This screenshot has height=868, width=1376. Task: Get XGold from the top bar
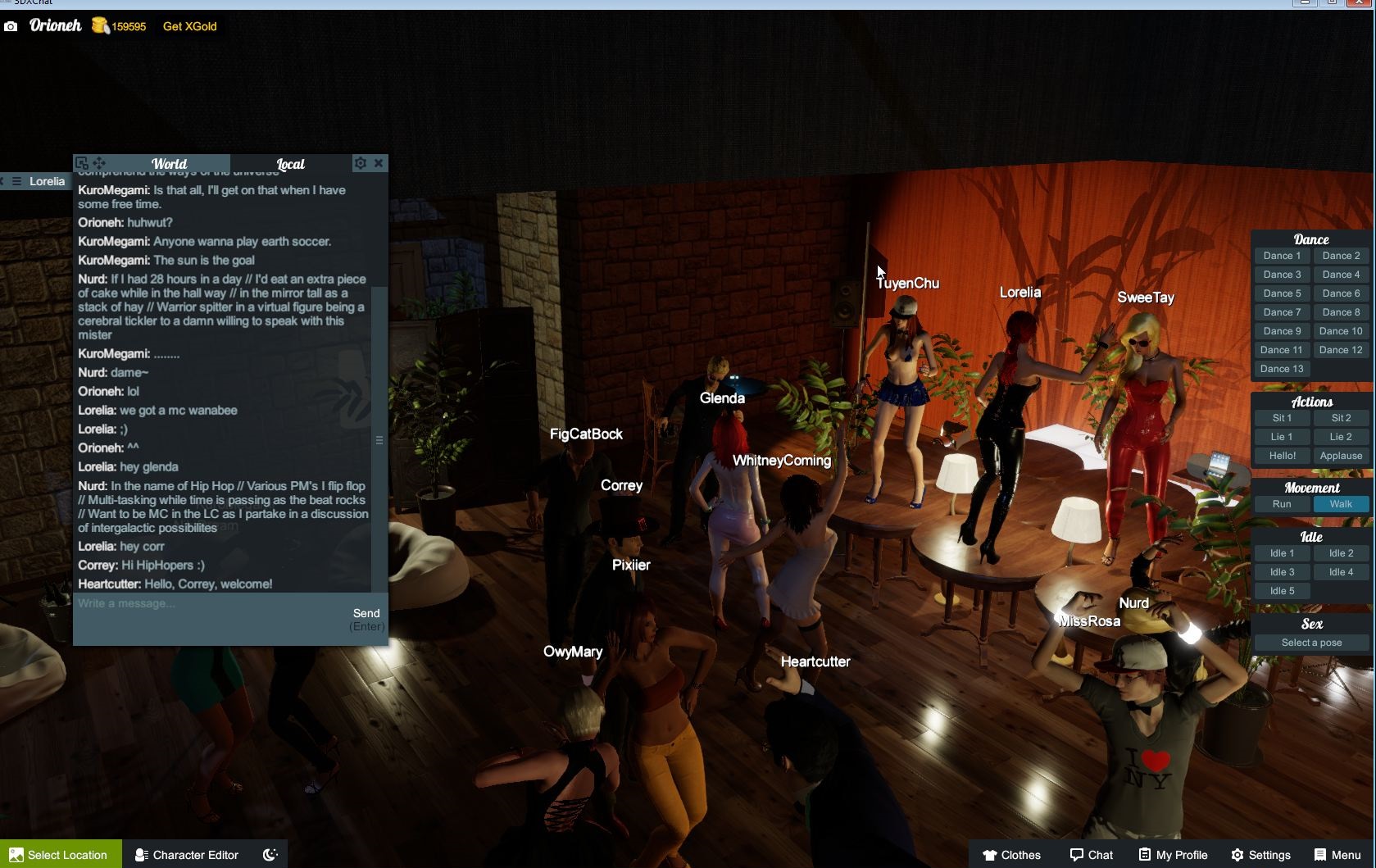click(189, 26)
